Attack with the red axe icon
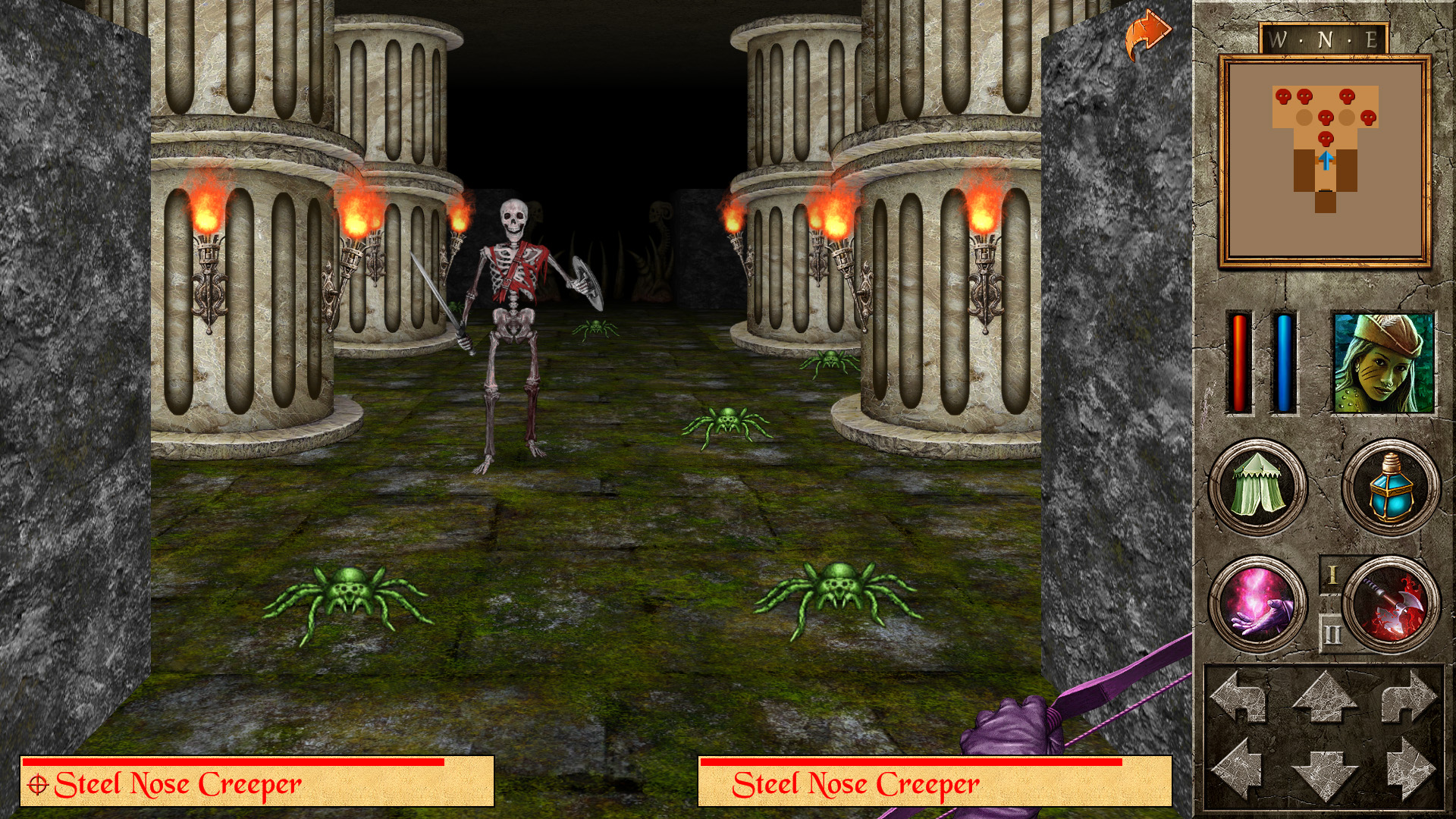Screen dimensions: 1456x819 pyautogui.click(x=1391, y=604)
